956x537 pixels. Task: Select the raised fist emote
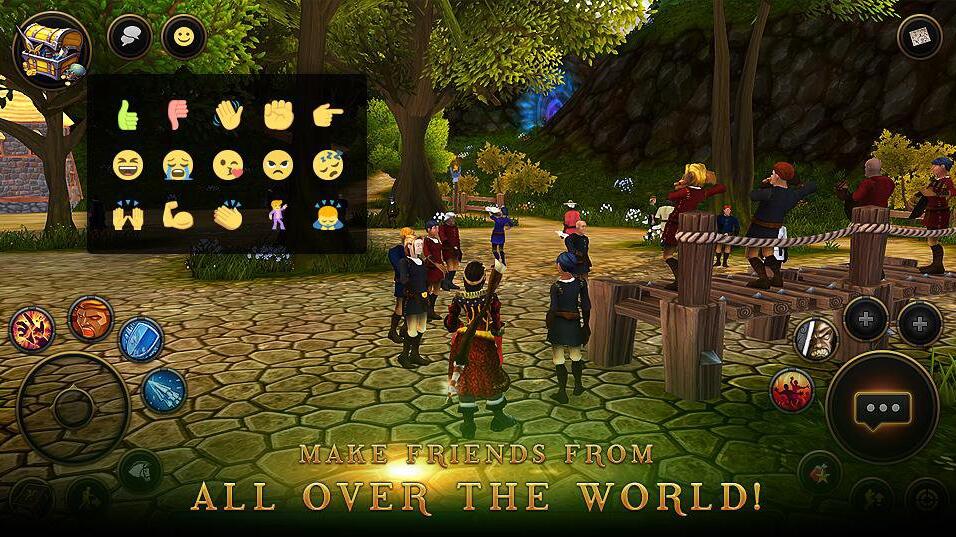(278, 116)
